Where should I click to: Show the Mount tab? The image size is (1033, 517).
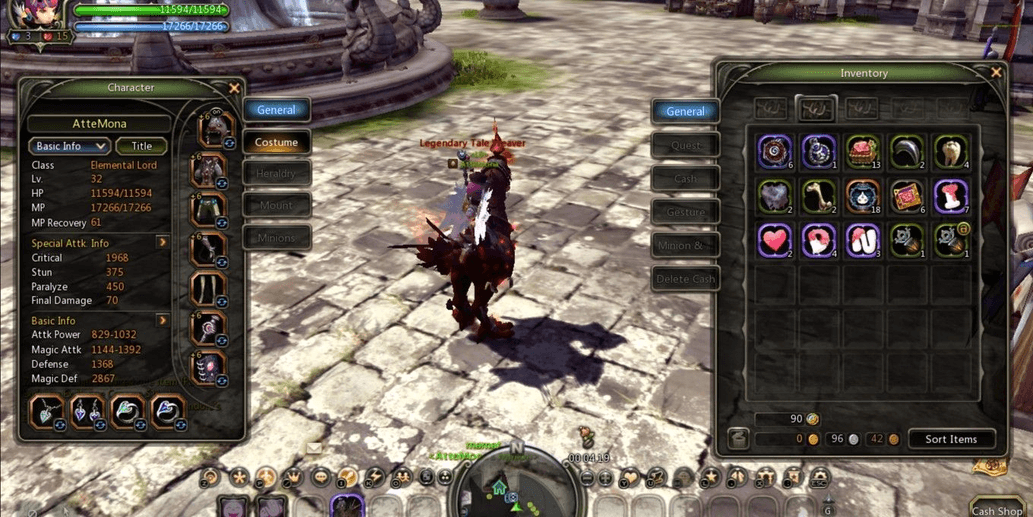(x=276, y=206)
